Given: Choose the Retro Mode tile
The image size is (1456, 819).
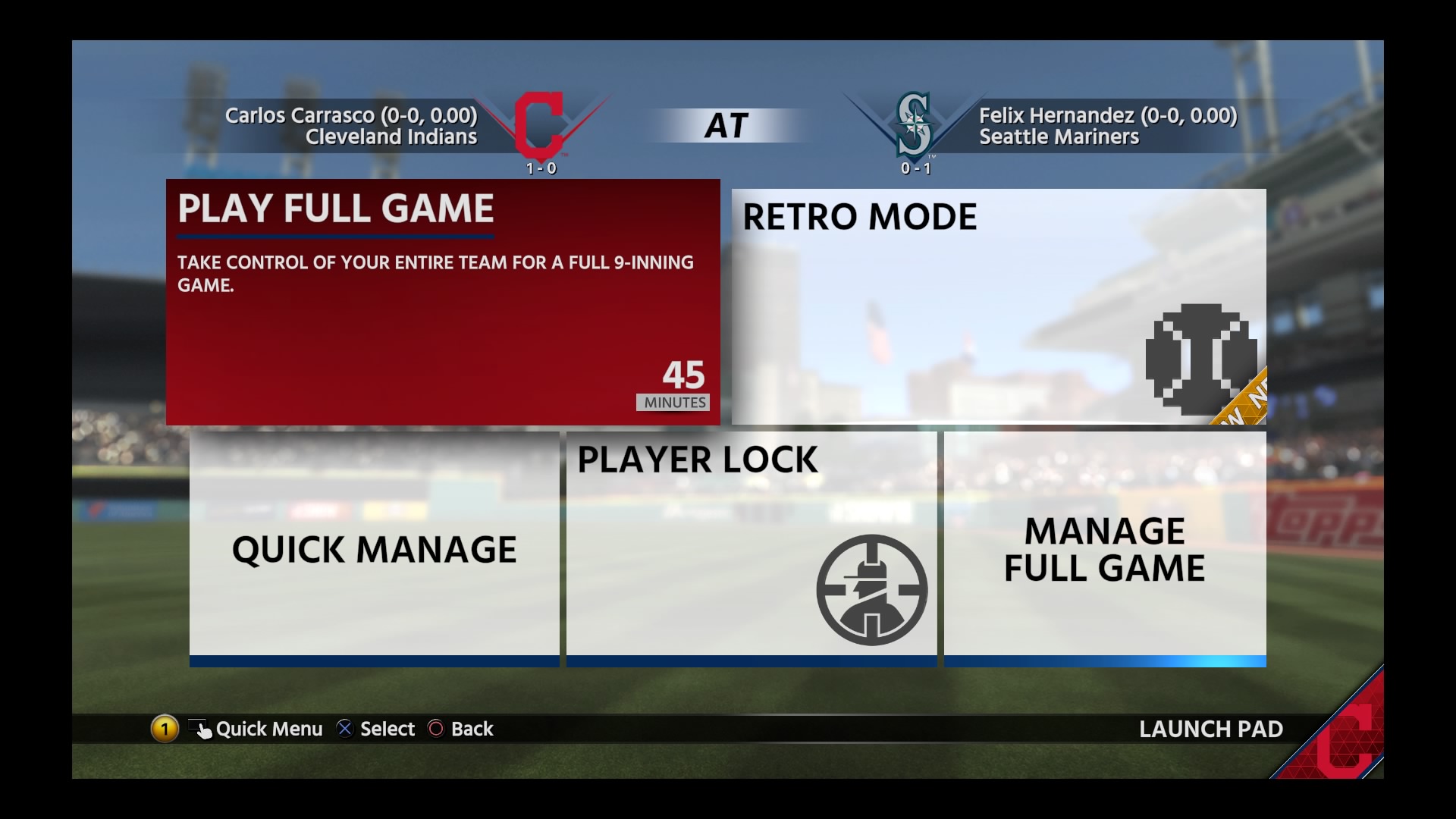Looking at the screenshot, I should pyautogui.click(x=998, y=306).
